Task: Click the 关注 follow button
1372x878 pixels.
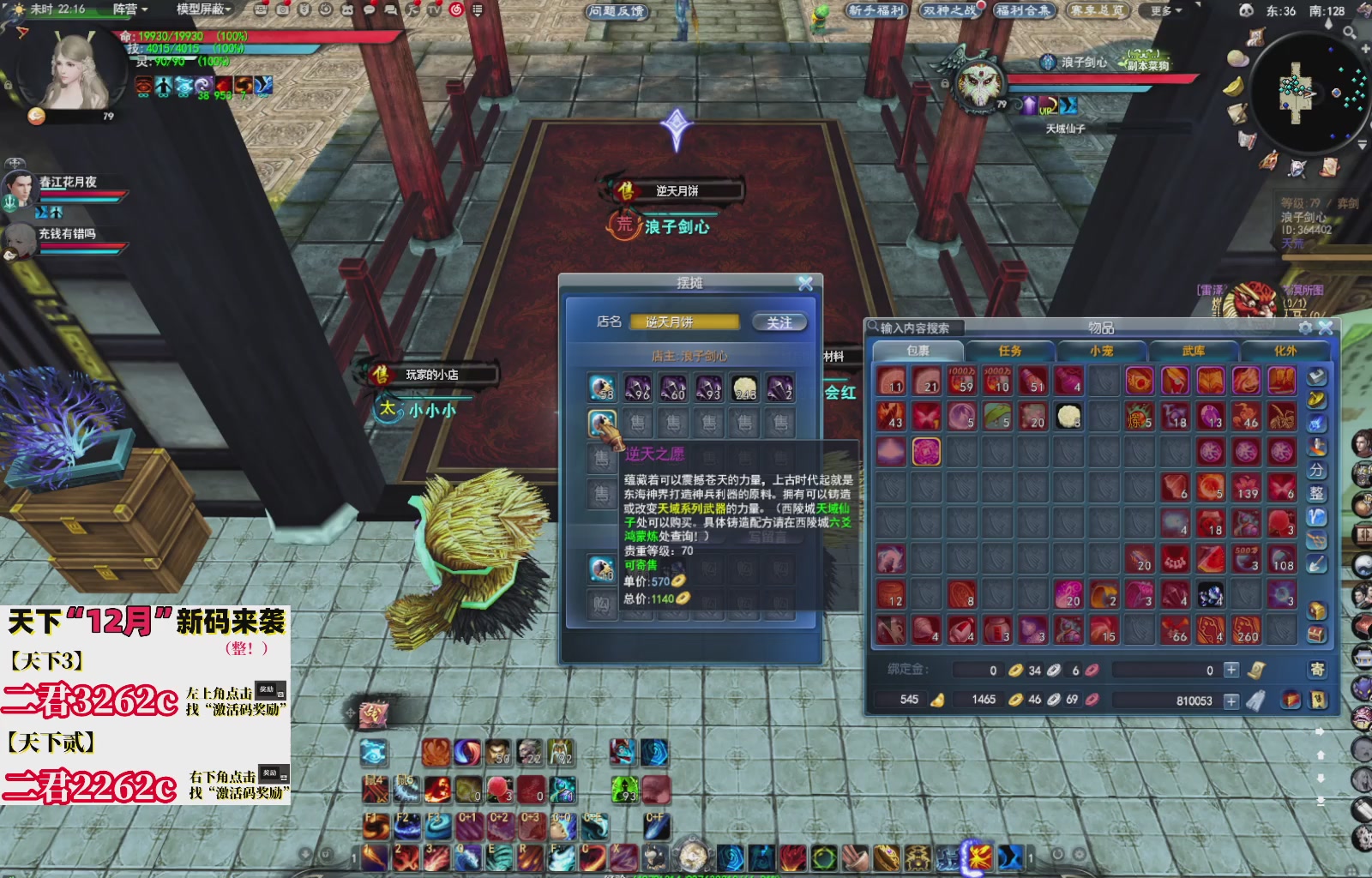Action: [779, 322]
